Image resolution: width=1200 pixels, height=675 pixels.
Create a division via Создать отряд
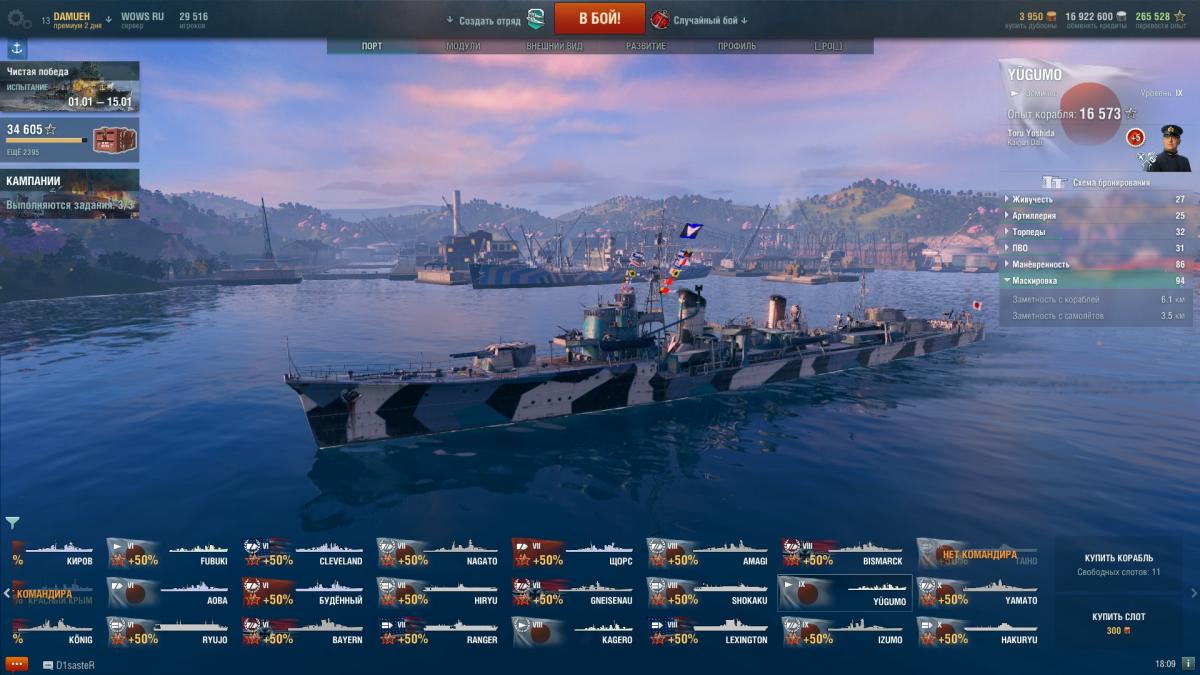[x=490, y=20]
